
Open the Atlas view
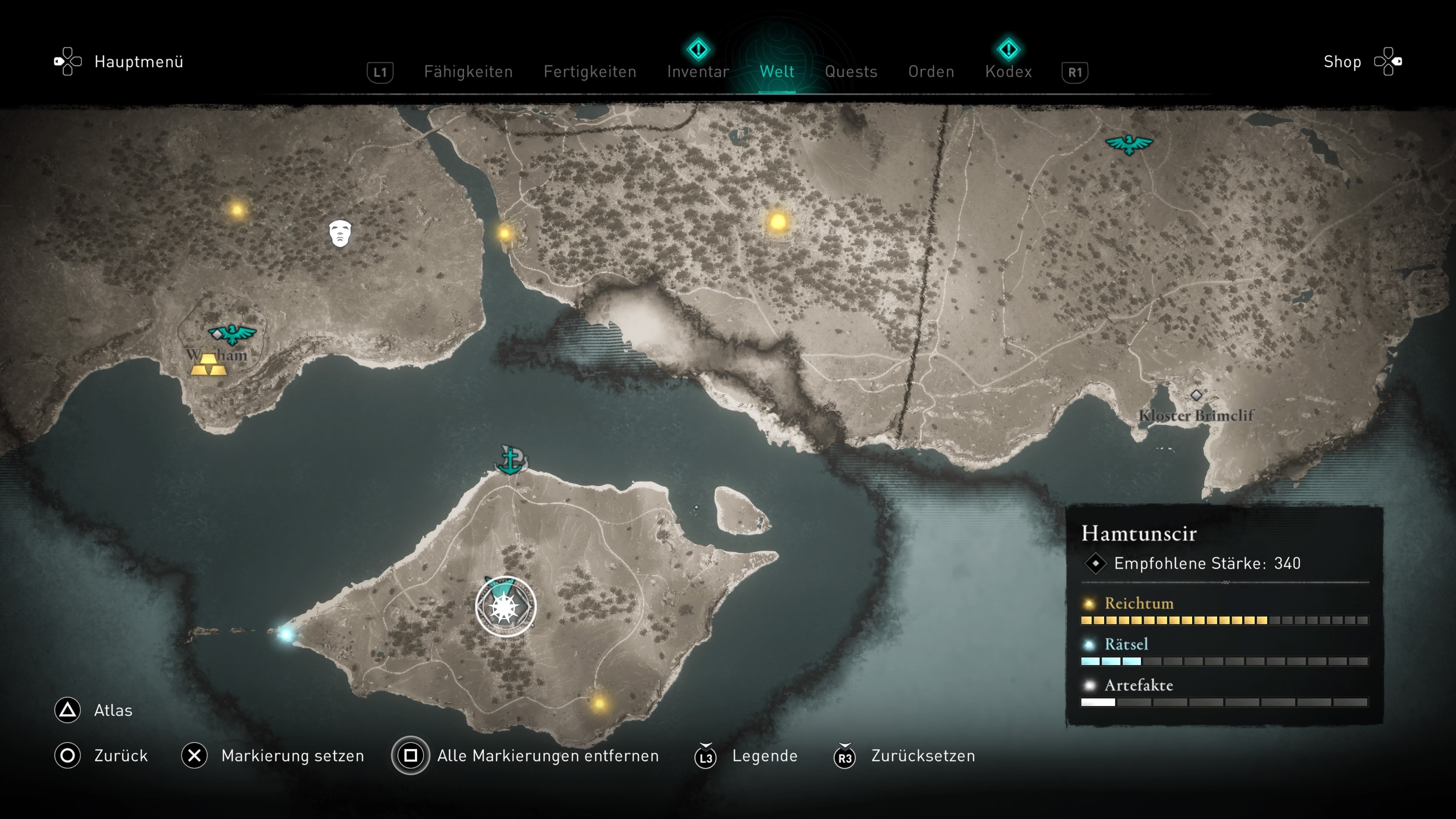113,711
